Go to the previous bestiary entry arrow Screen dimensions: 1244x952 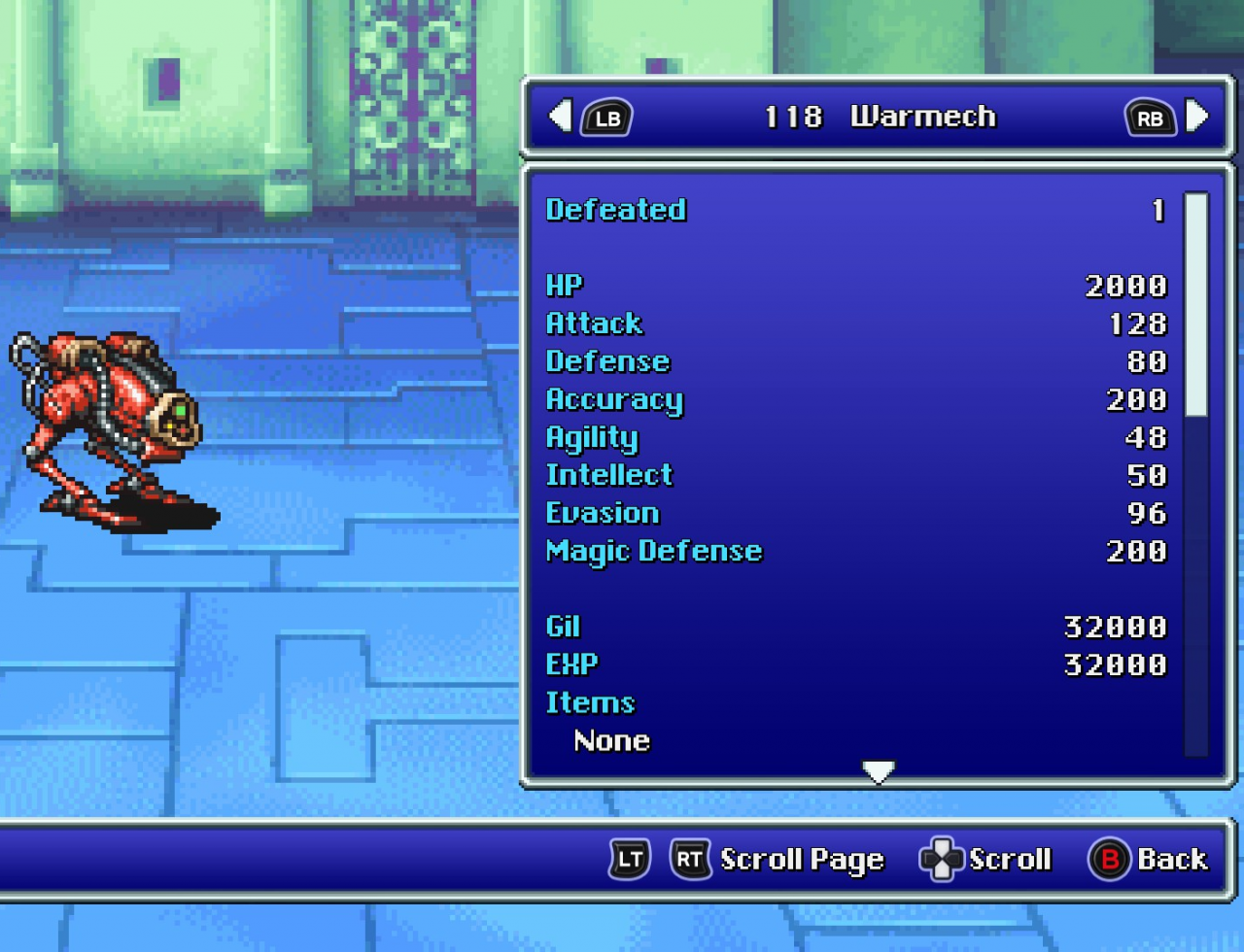561,117
